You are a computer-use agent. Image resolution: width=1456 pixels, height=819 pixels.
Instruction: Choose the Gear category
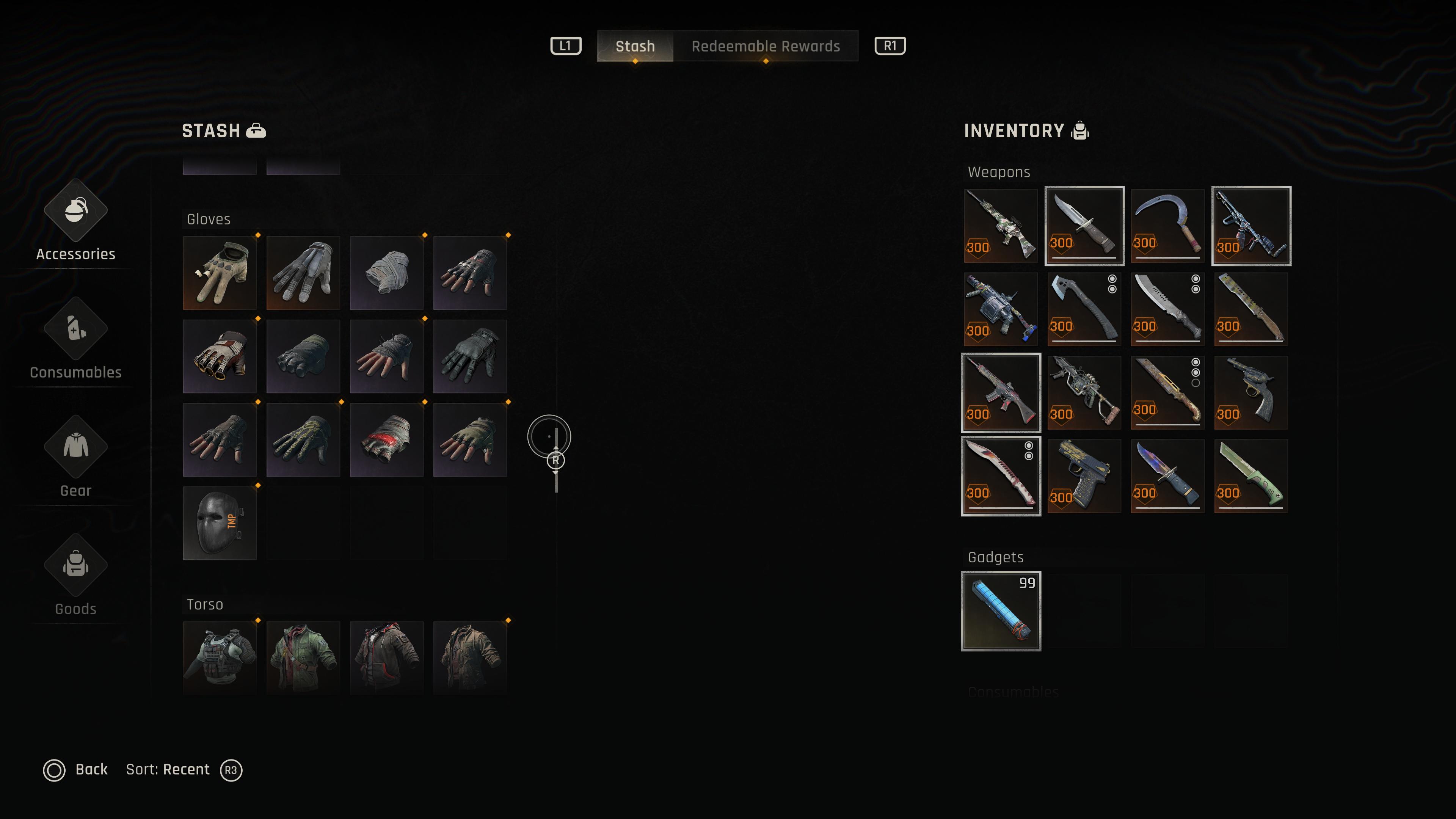pyautogui.click(x=76, y=458)
